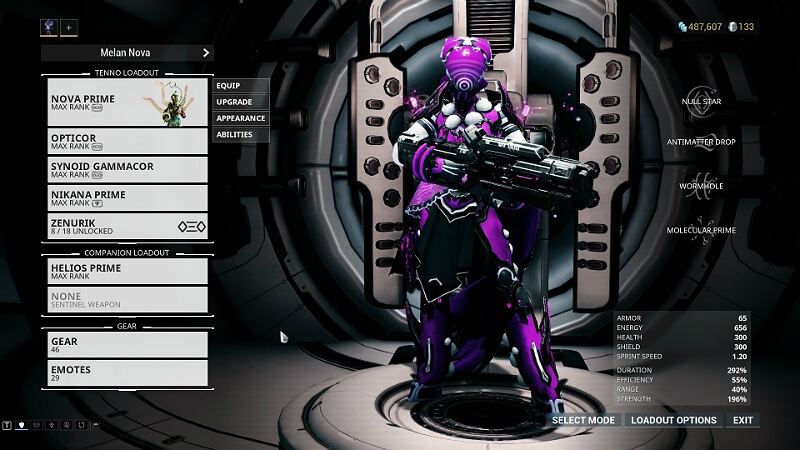The height and width of the screenshot is (450, 800).
Task: Choose the empty sentinel weapon slot
Action: click(x=127, y=299)
